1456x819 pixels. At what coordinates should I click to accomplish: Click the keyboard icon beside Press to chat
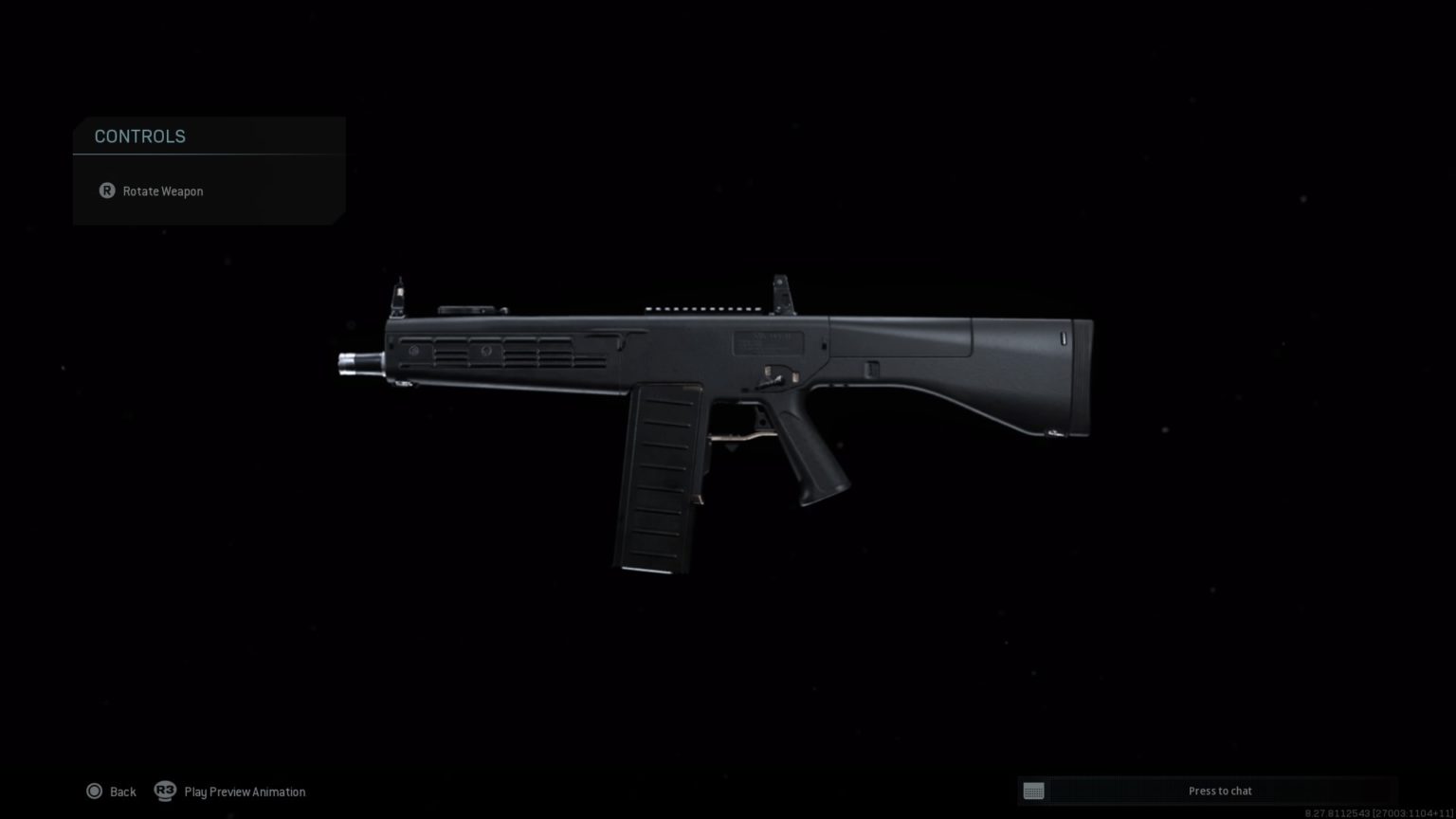click(x=1033, y=790)
